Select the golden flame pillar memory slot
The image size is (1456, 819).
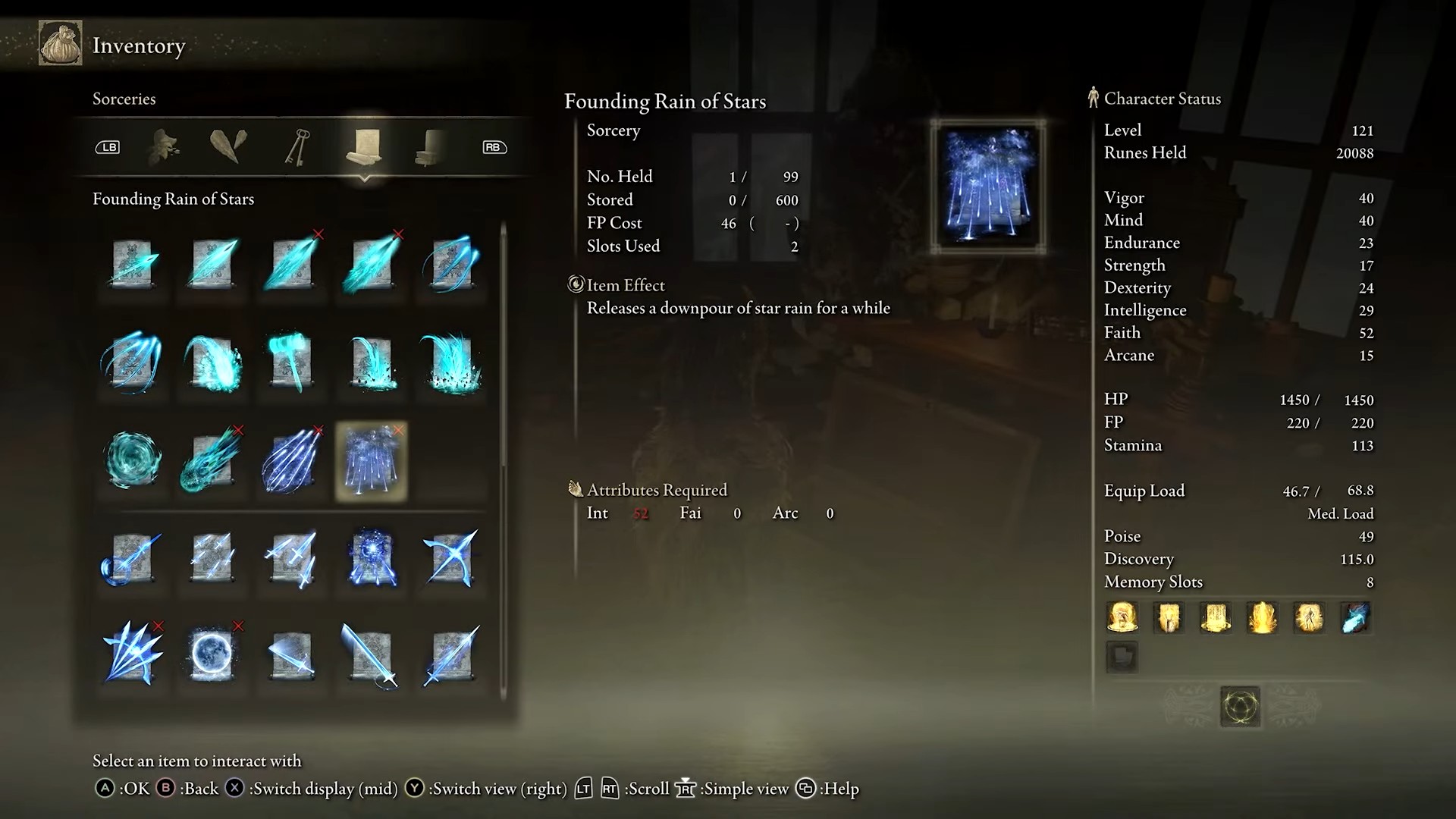(1262, 617)
